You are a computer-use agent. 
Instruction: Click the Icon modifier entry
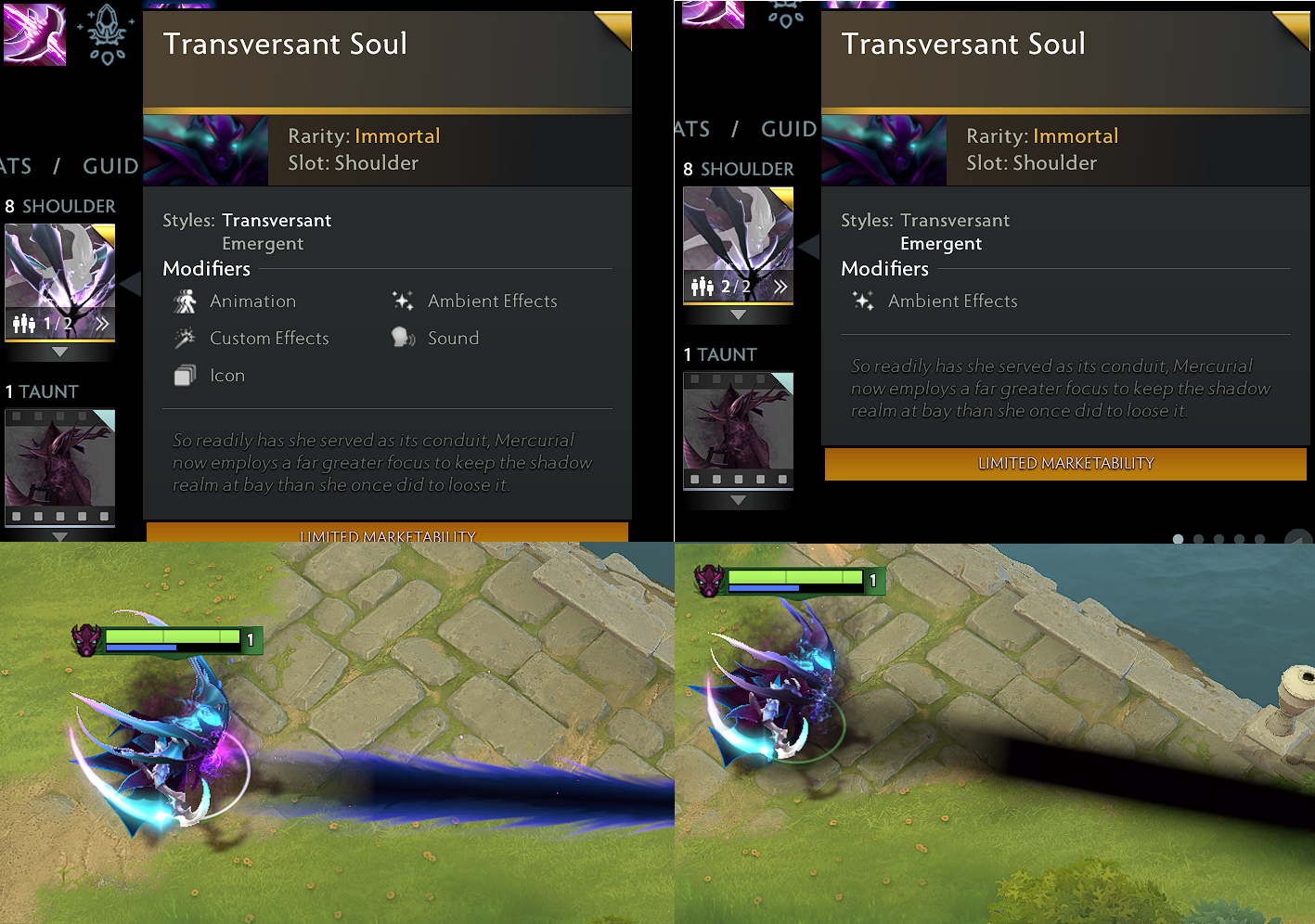[186, 375]
